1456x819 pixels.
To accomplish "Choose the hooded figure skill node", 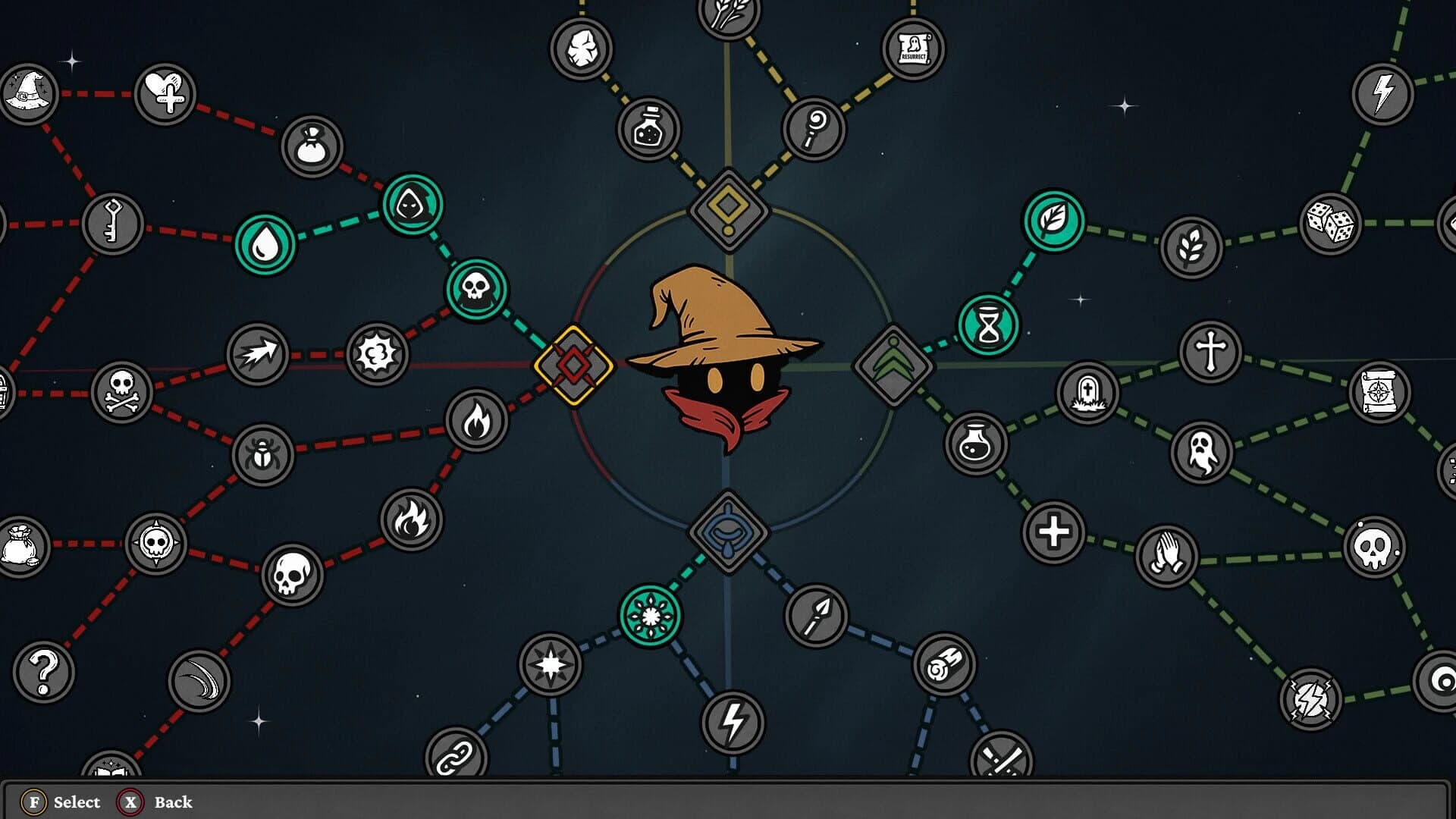I will pos(412,204).
